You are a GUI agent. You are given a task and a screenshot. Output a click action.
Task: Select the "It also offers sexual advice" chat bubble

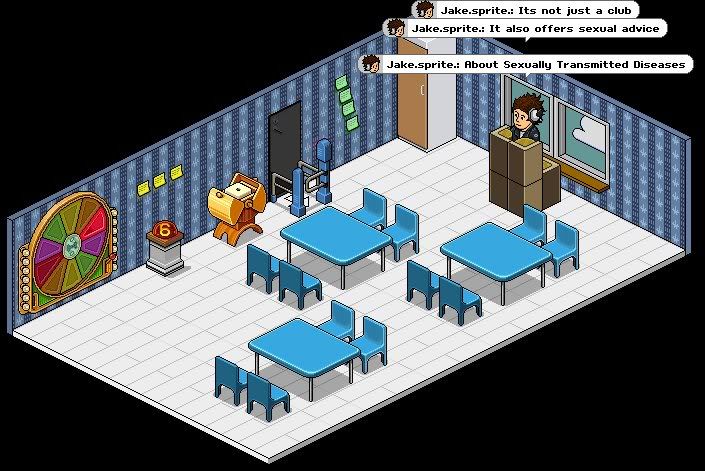click(x=525, y=29)
